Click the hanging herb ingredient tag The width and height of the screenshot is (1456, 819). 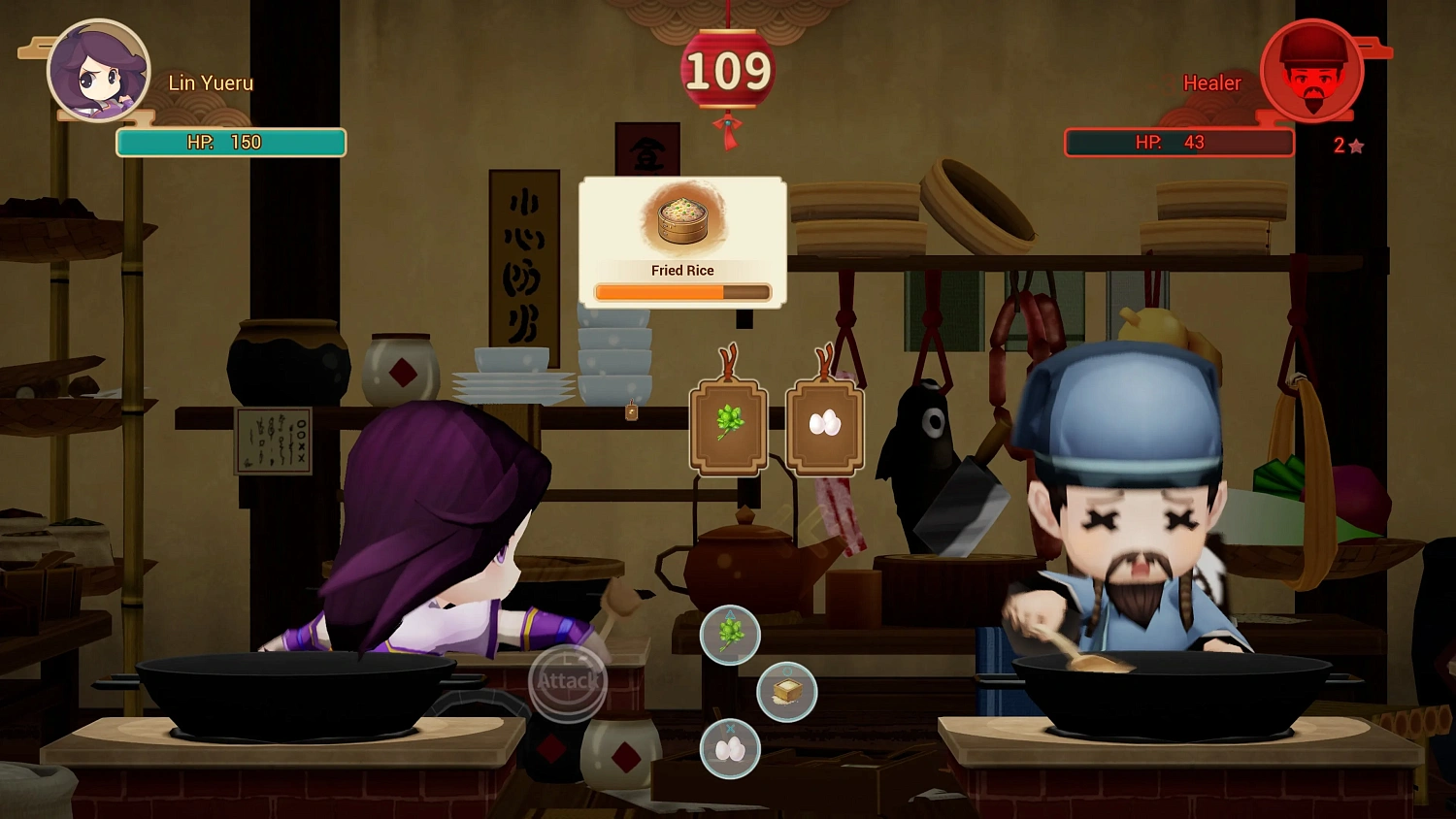(x=728, y=425)
